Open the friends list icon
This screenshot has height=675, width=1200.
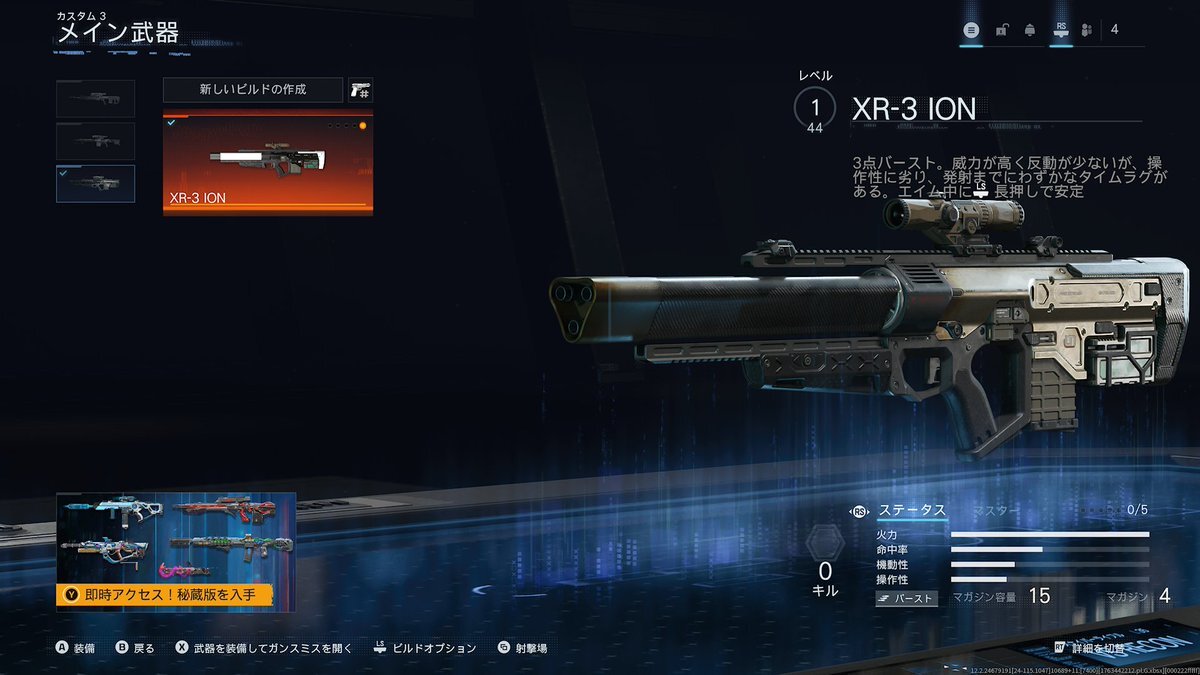pos(1089,30)
